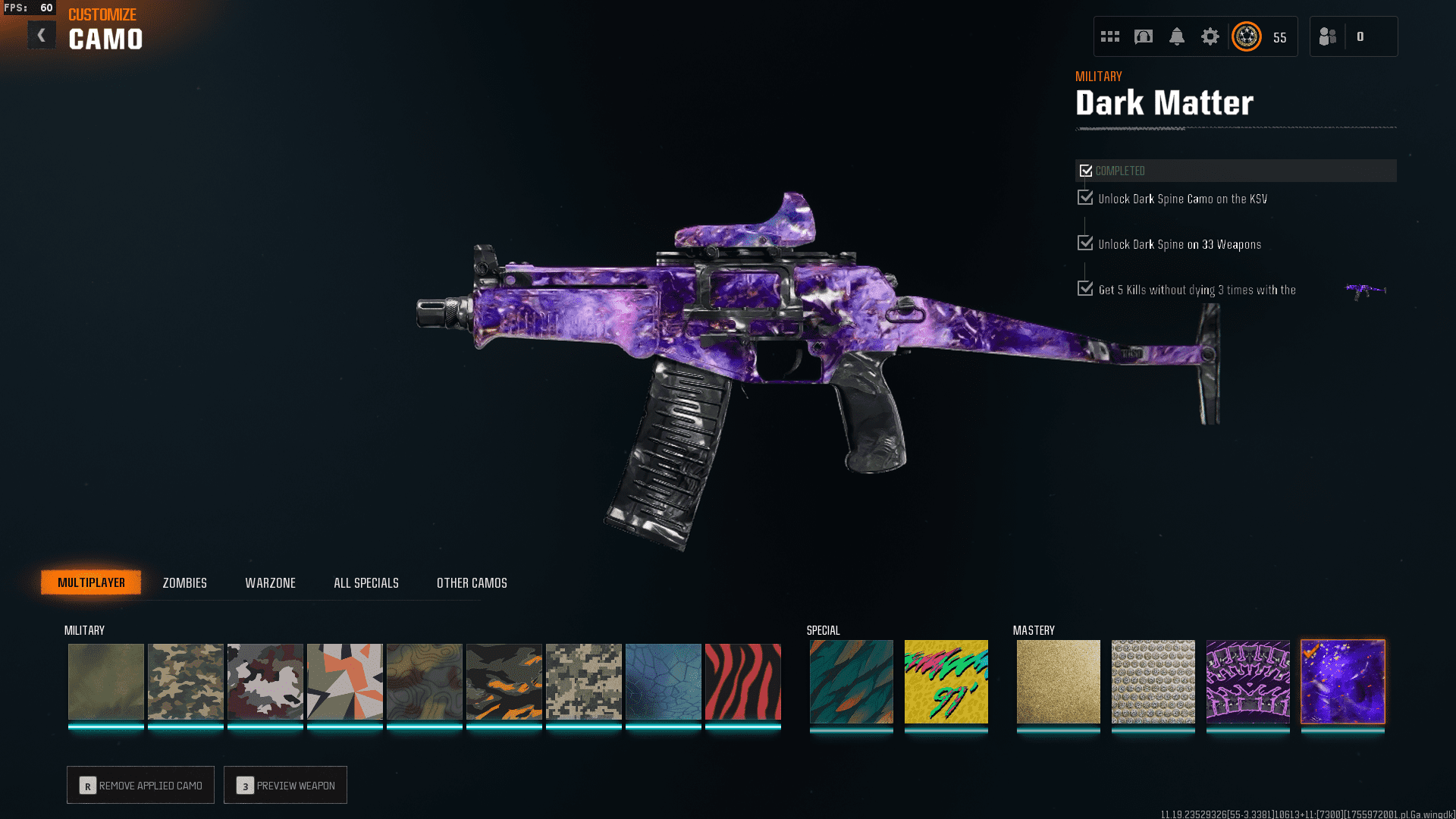Select the Dark Matter purple camo swatch

1342,681
